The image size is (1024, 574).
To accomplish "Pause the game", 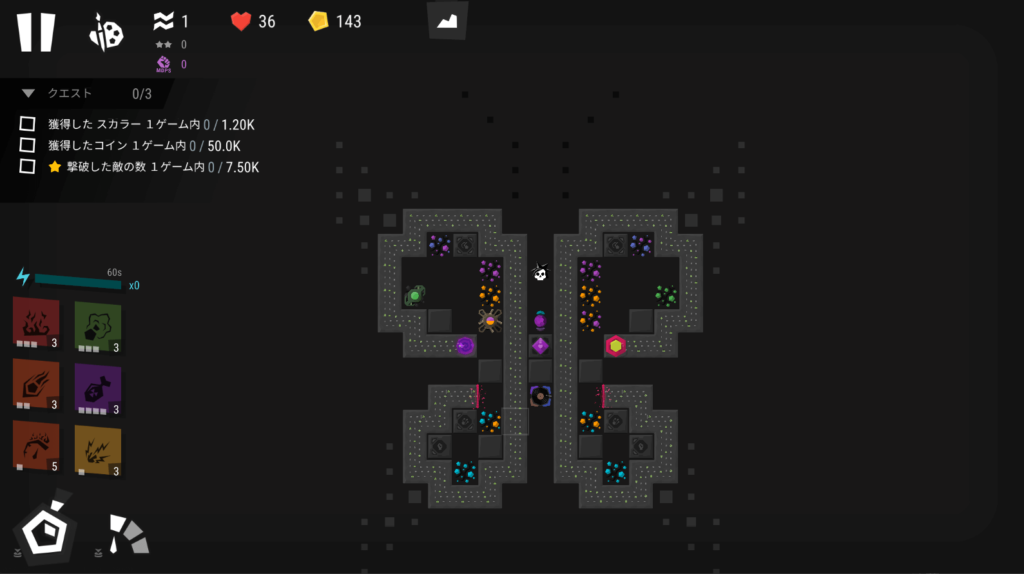I will pos(35,31).
